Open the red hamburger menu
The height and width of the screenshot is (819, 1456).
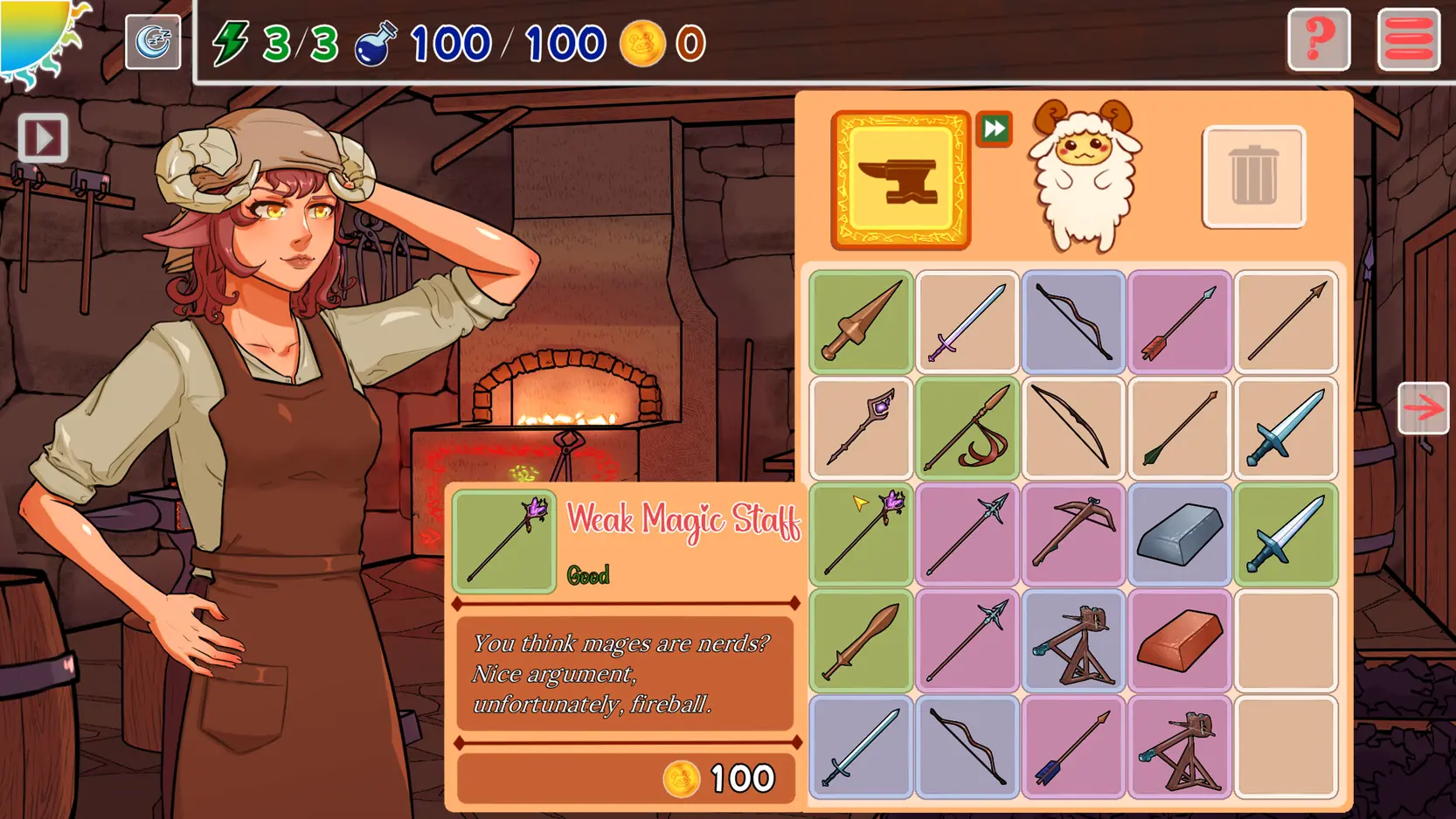1408,40
